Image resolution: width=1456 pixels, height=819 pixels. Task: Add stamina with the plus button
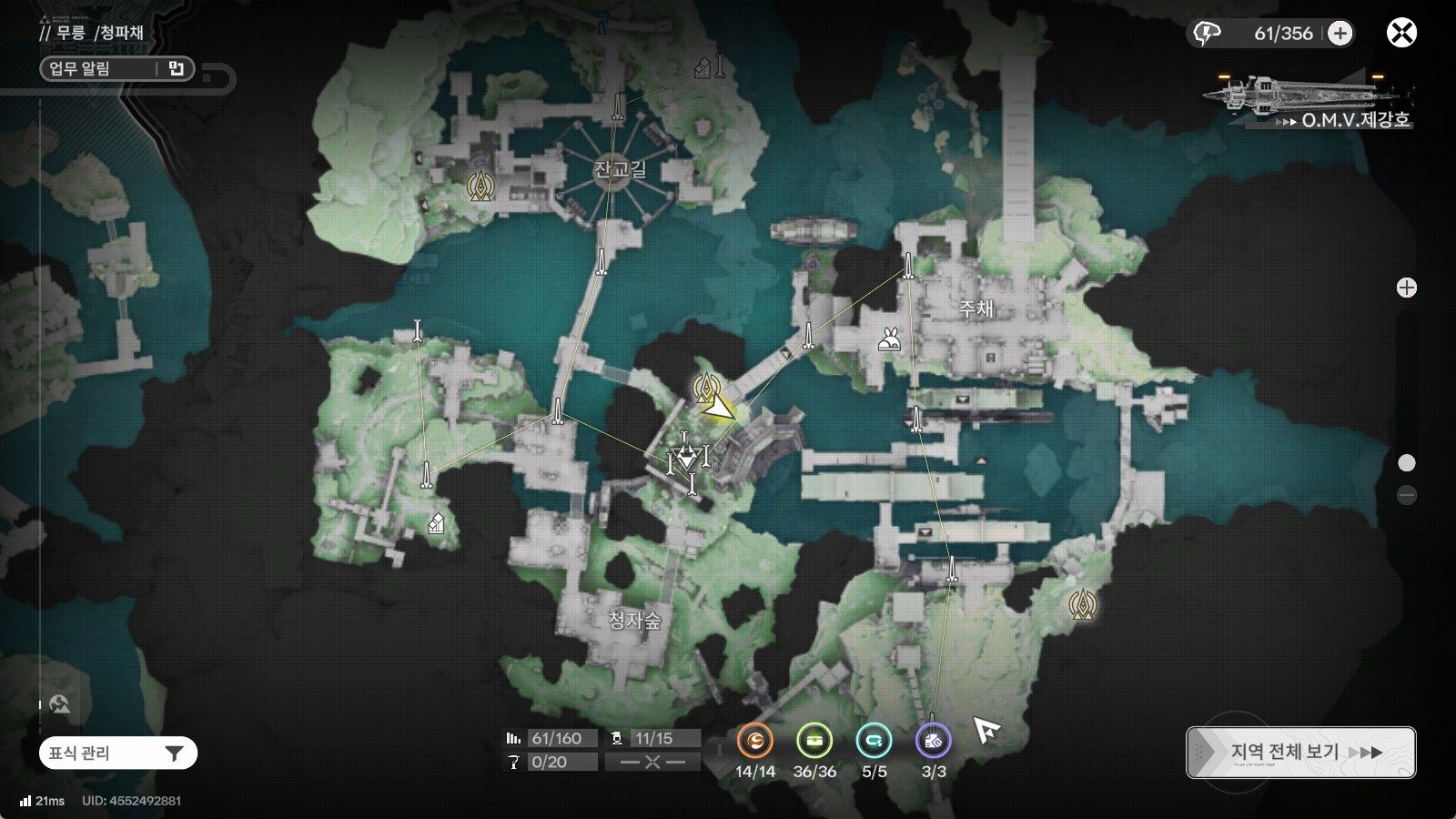coord(1340,34)
